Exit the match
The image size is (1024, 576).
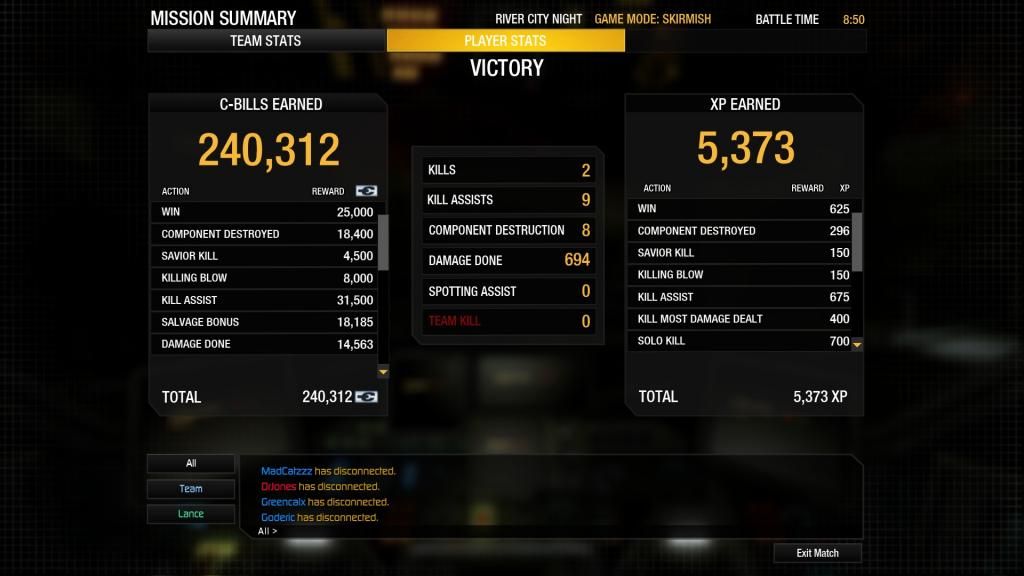point(817,553)
